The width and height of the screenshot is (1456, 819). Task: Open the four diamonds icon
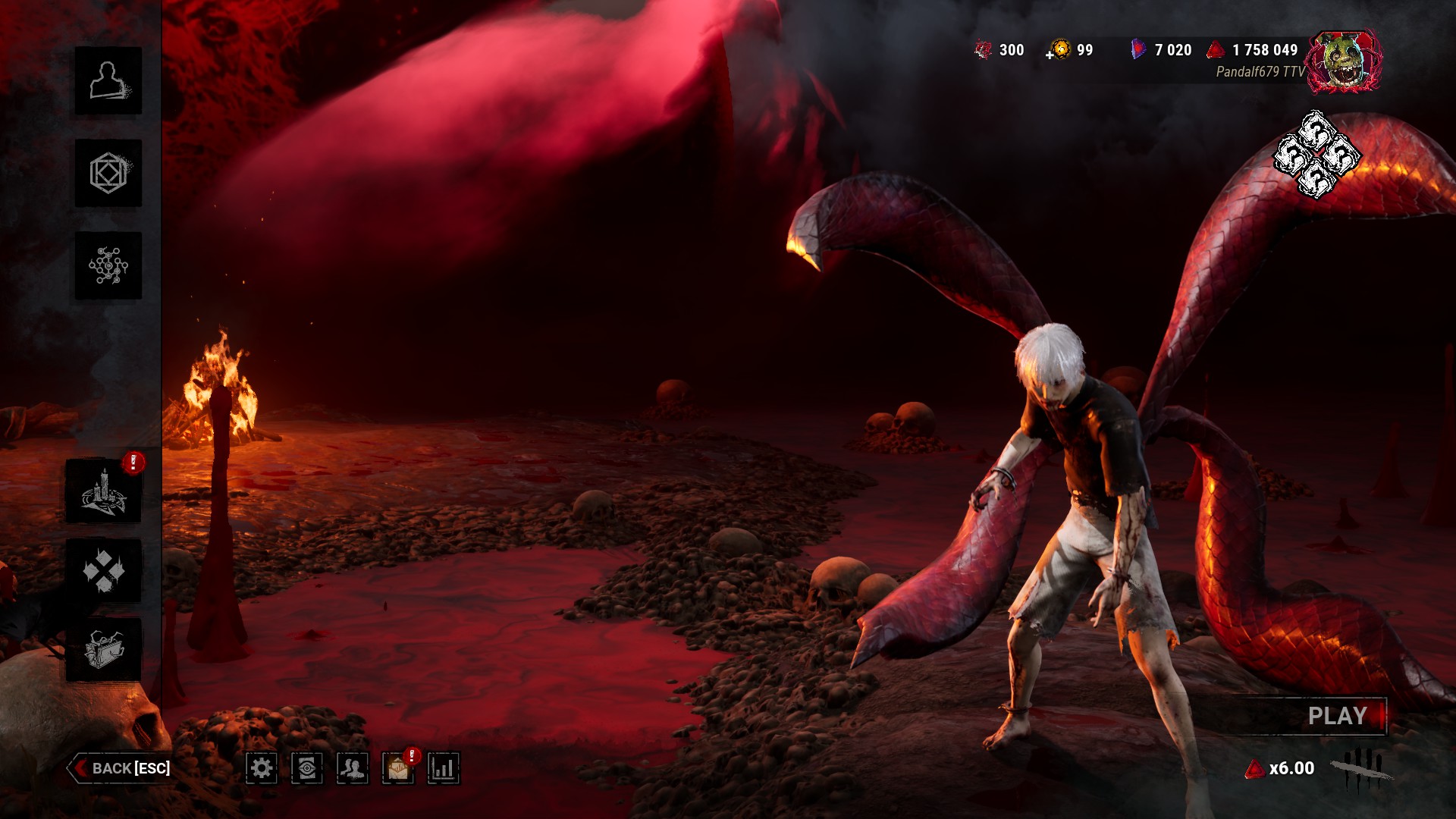(x=104, y=570)
